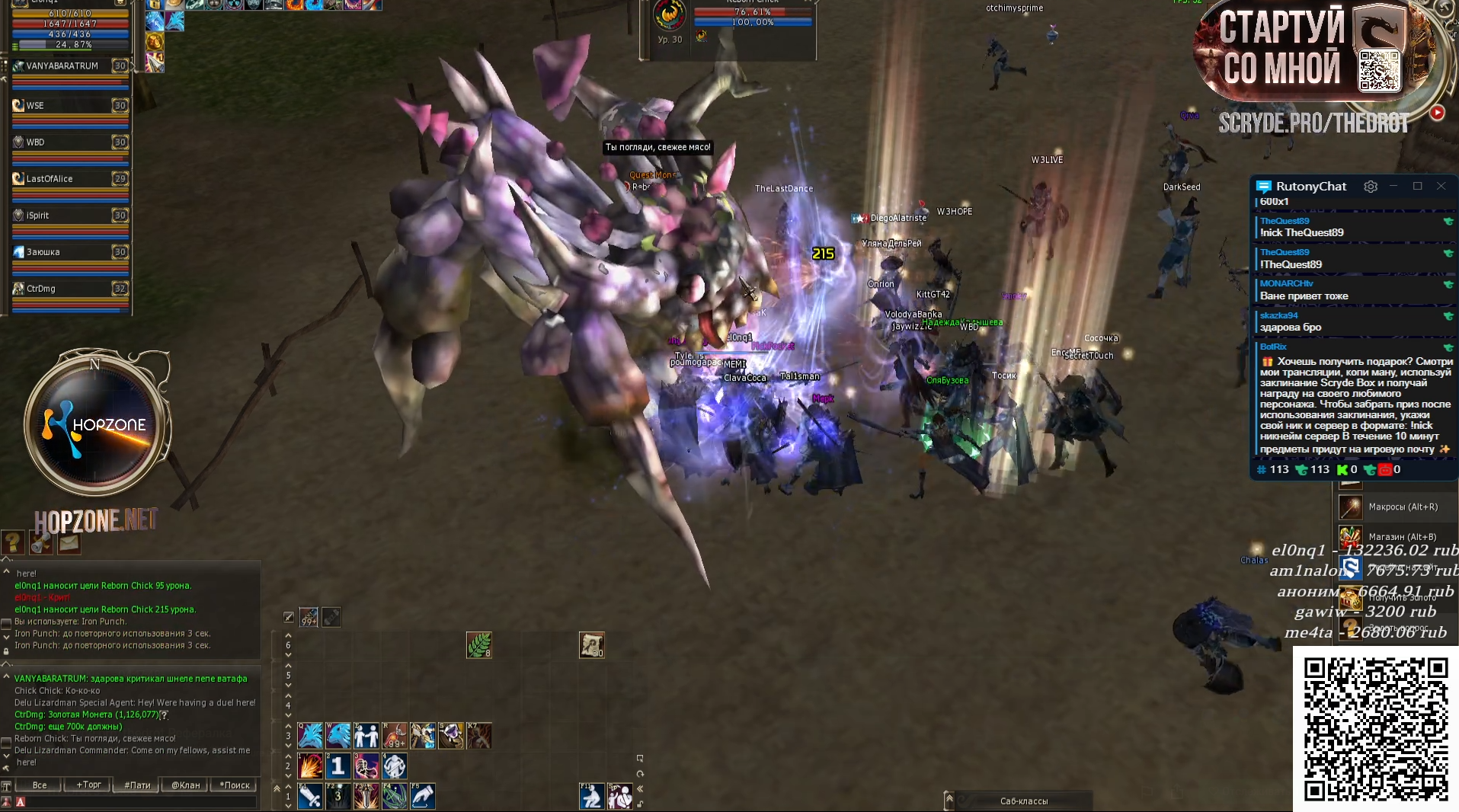The height and width of the screenshot is (812, 1459).
Task: Open the #Пати chat tab
Action: click(x=137, y=785)
